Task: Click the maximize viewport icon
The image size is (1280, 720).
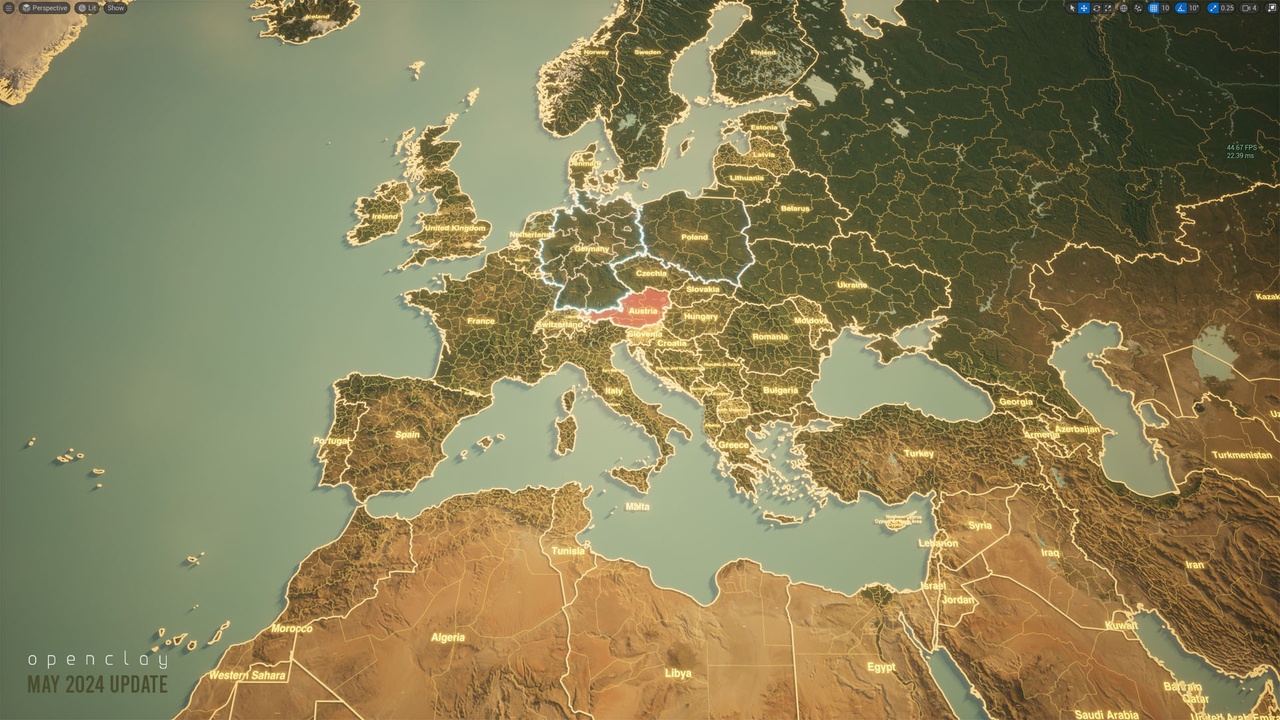Action: [x=1272, y=7]
